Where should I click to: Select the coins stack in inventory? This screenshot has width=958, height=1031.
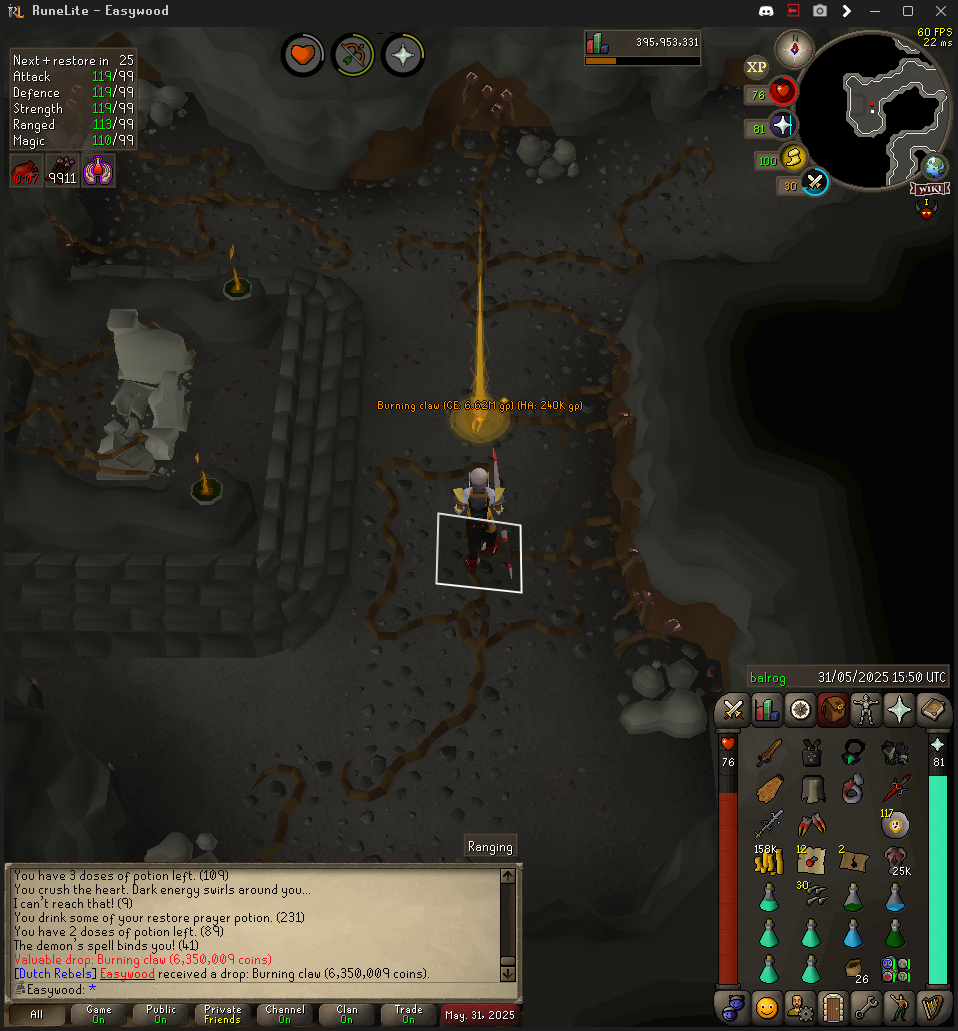767,858
